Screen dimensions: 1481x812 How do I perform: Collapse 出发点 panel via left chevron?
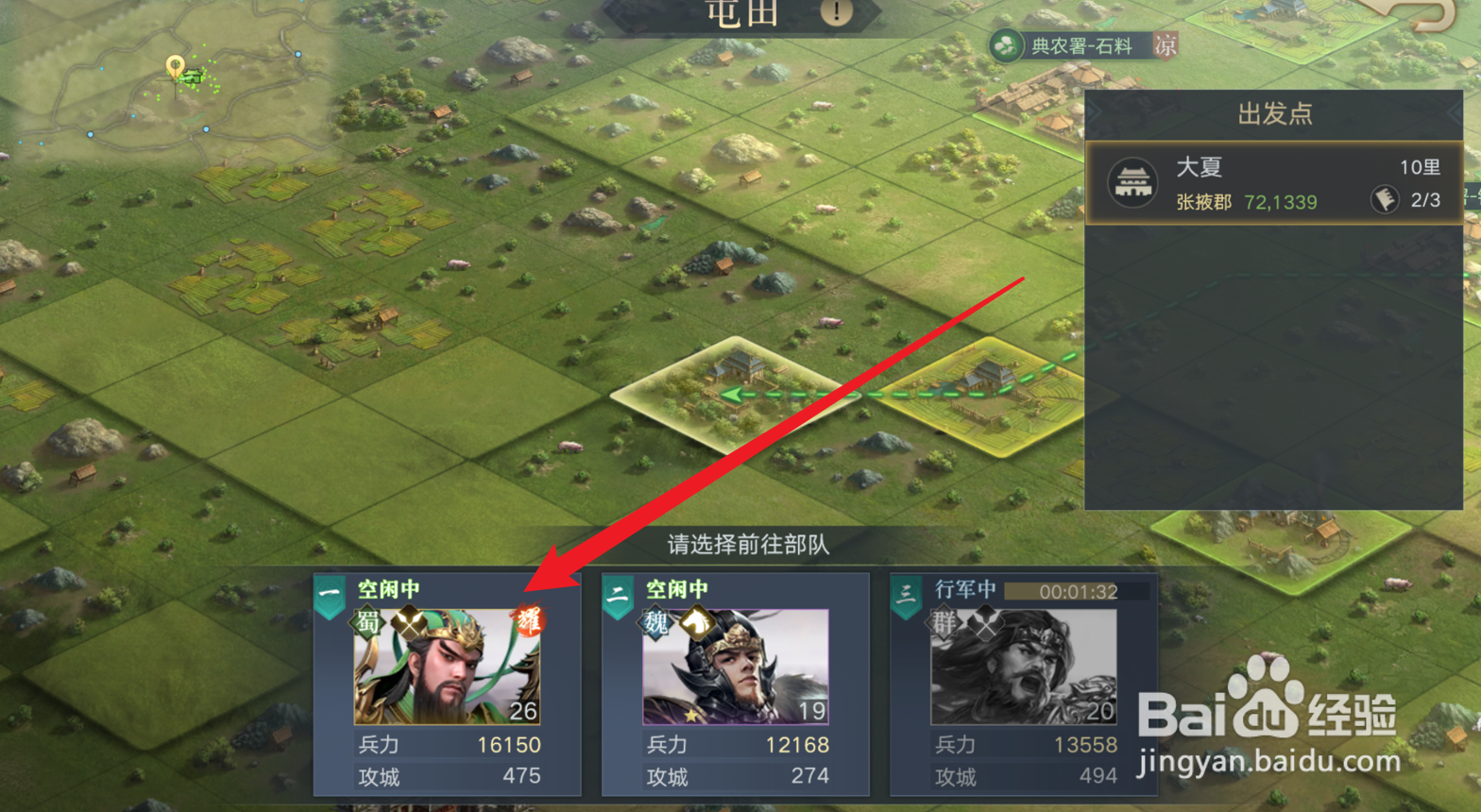[1093, 111]
